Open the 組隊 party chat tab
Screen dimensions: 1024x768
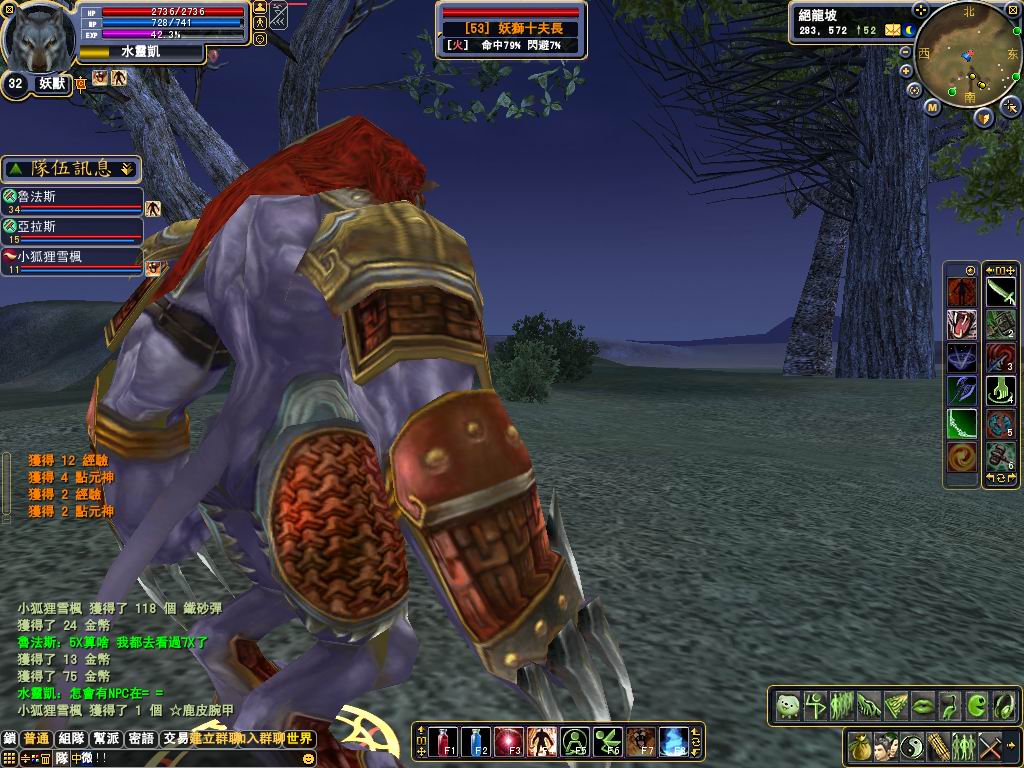[x=71, y=739]
